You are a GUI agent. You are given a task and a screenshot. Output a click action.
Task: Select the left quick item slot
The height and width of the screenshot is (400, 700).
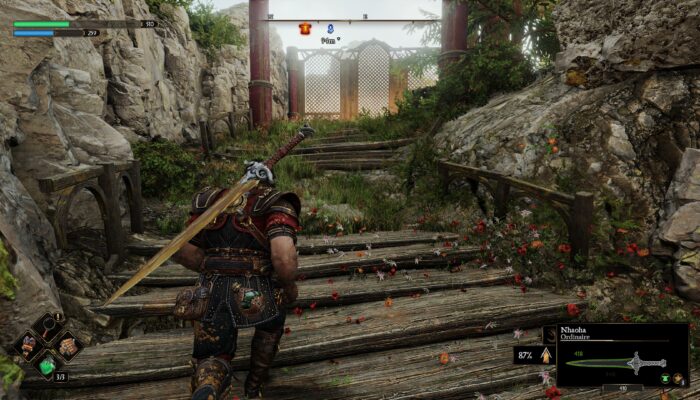coord(27,346)
